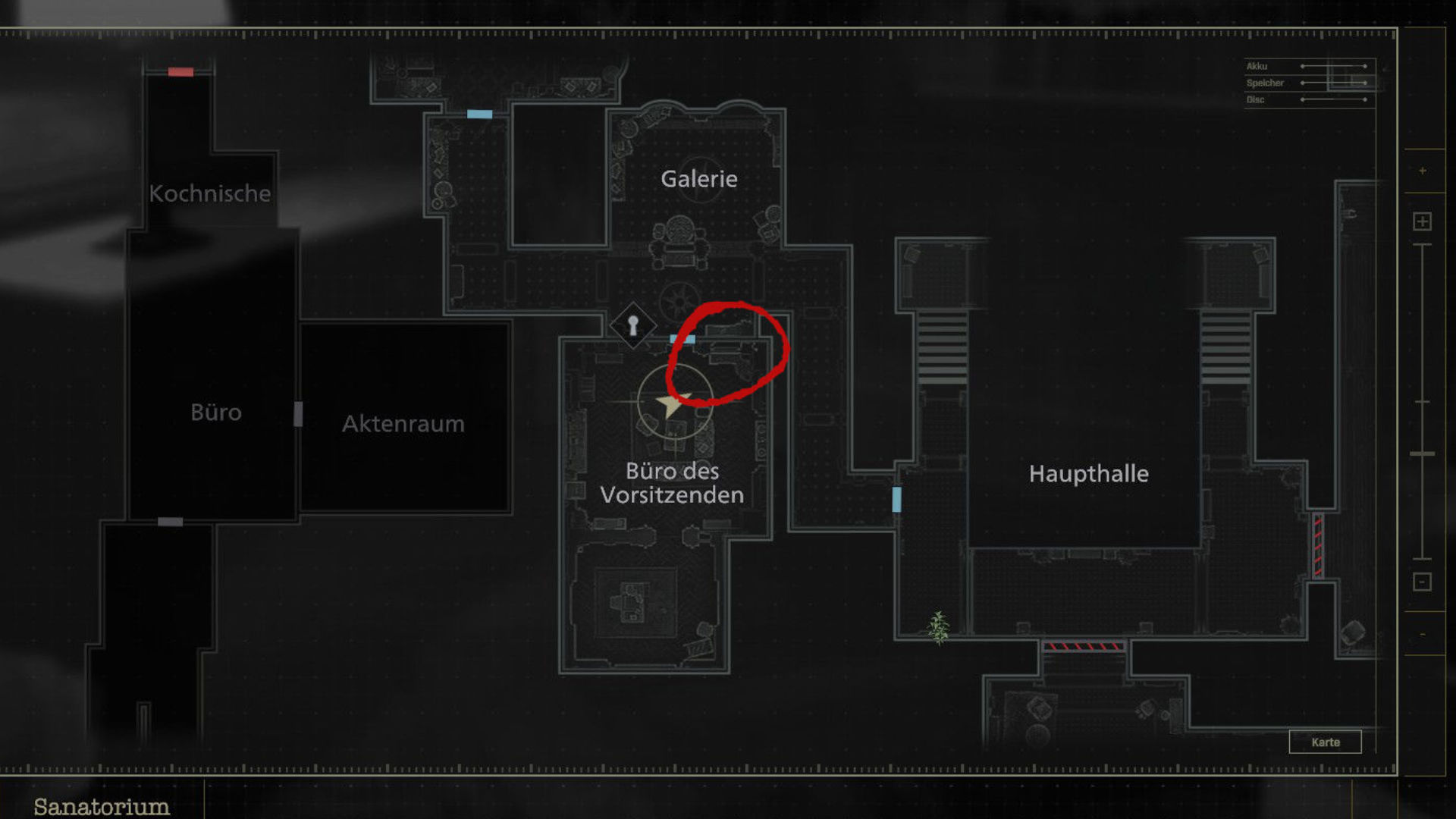Screen dimensions: 1456x819
Task: Select the Galerie room on map
Action: 698,179
